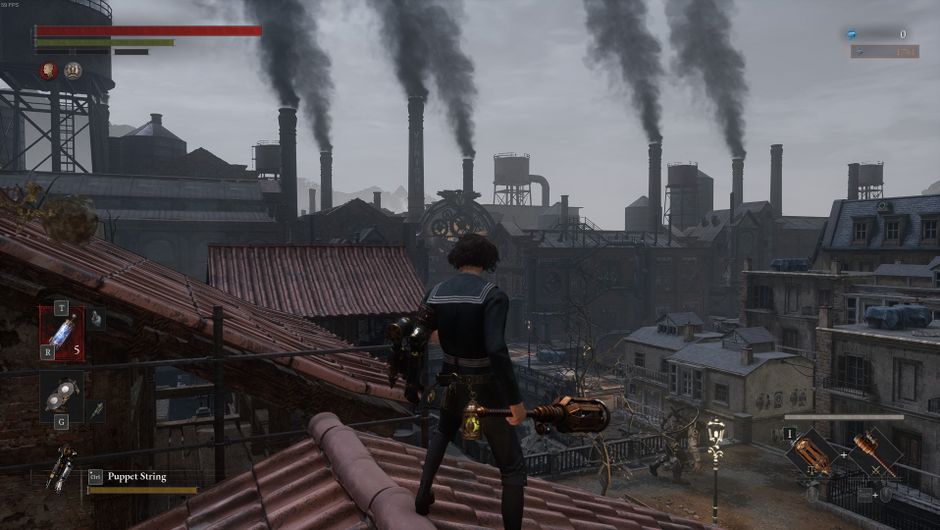Select the small grey pouch belt item

coord(96,319)
